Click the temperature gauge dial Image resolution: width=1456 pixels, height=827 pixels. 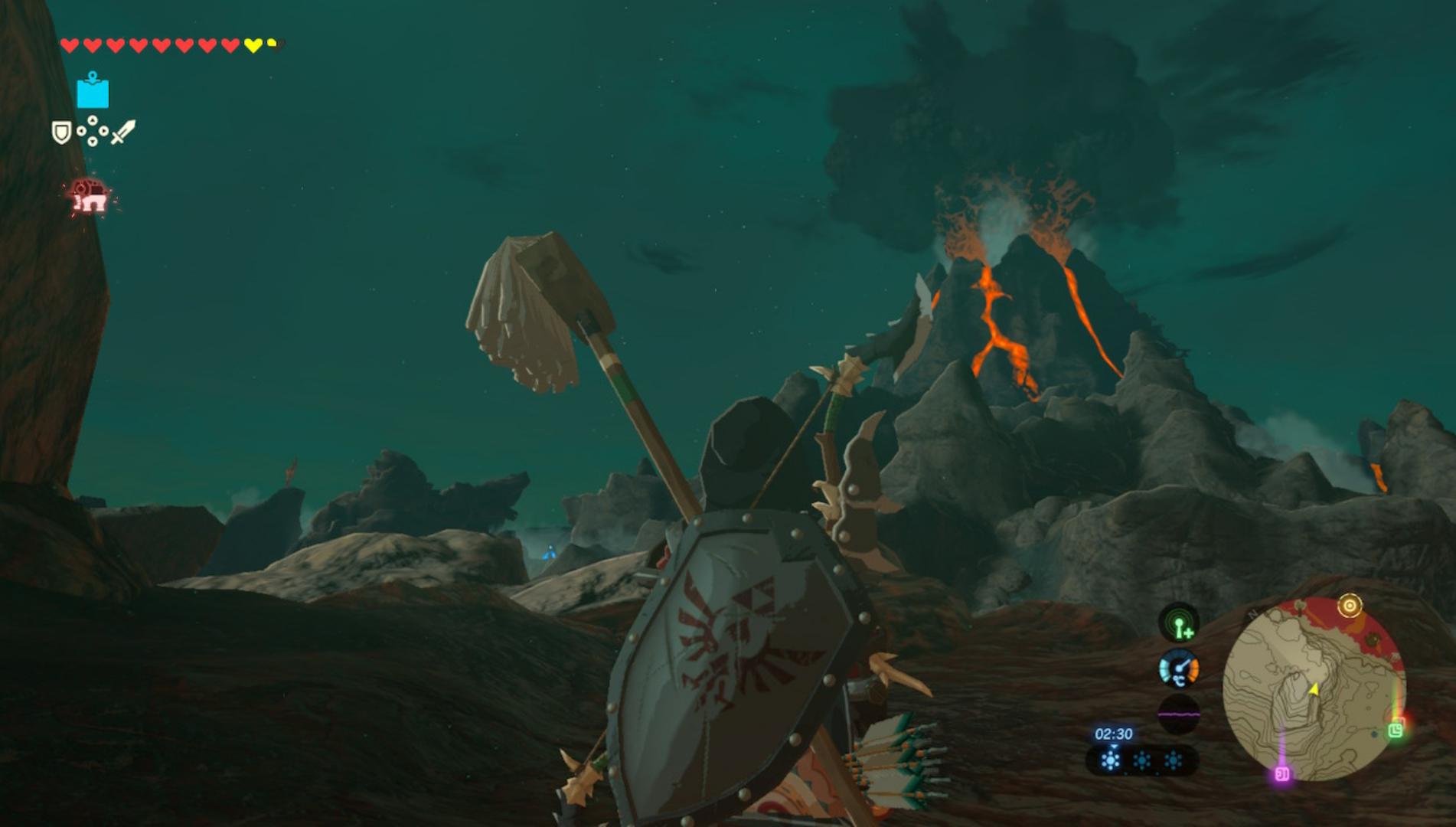pos(1180,668)
